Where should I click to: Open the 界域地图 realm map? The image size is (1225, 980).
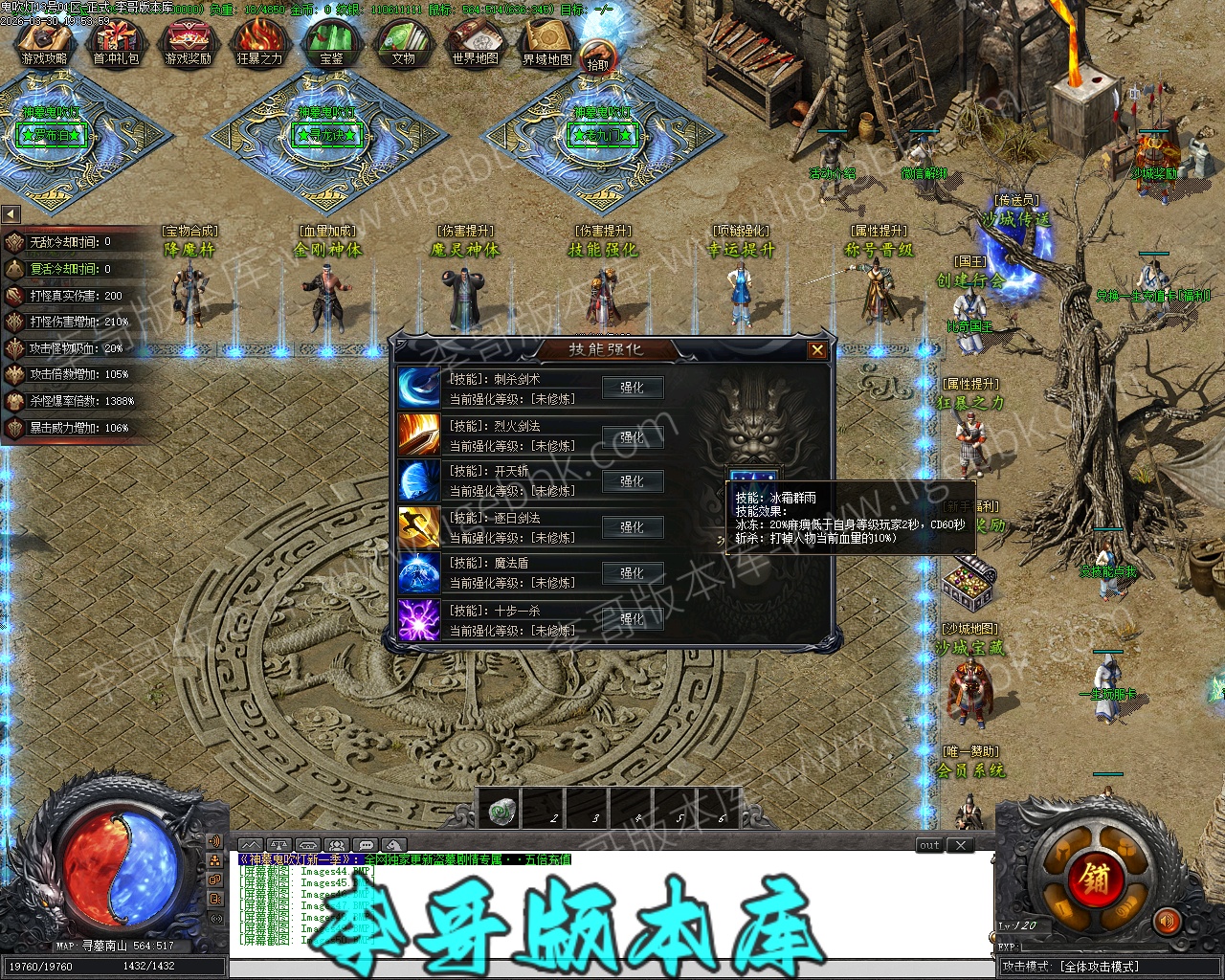tap(546, 44)
